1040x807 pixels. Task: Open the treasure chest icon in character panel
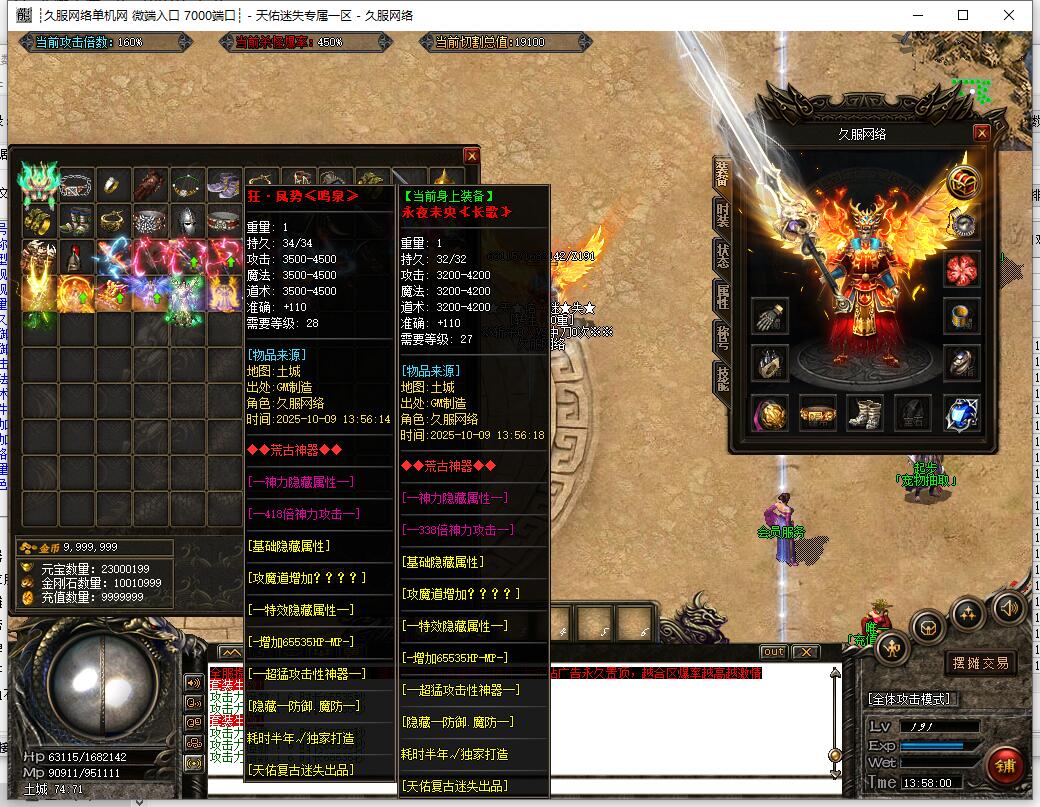pyautogui.click(x=964, y=182)
